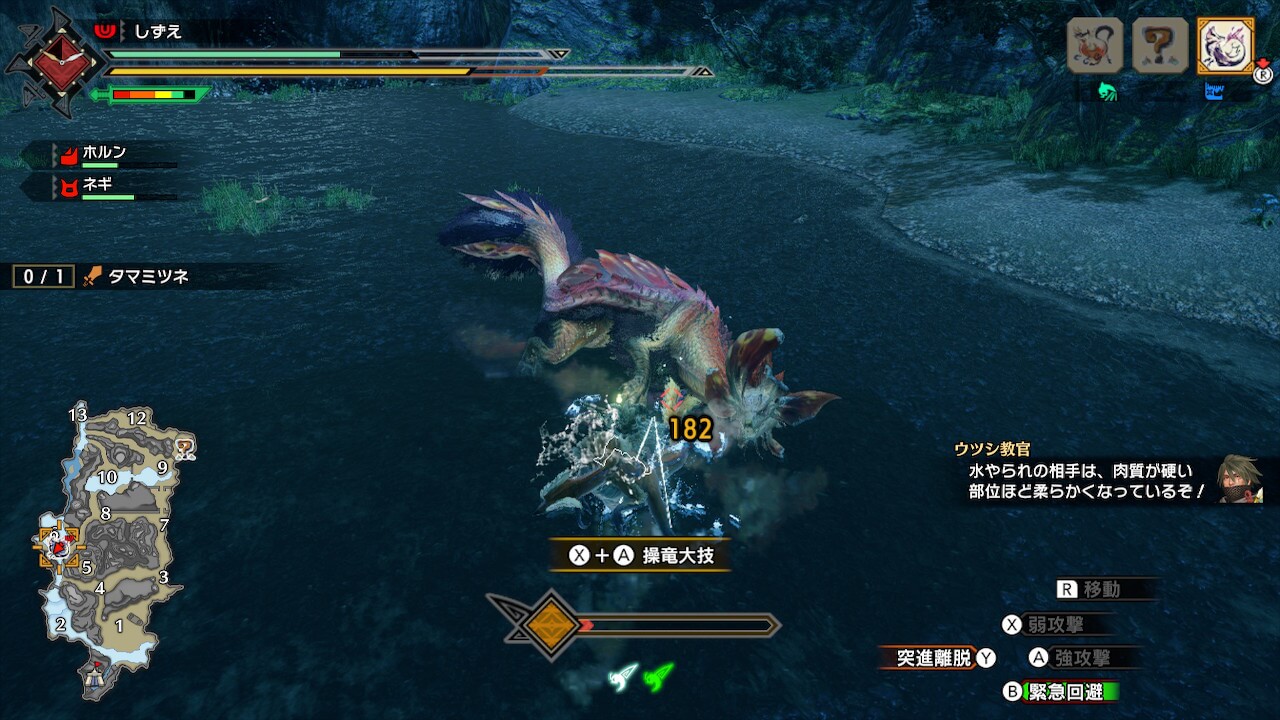Select buddy ホルン in the party list
The image size is (1280, 720).
pos(103,154)
